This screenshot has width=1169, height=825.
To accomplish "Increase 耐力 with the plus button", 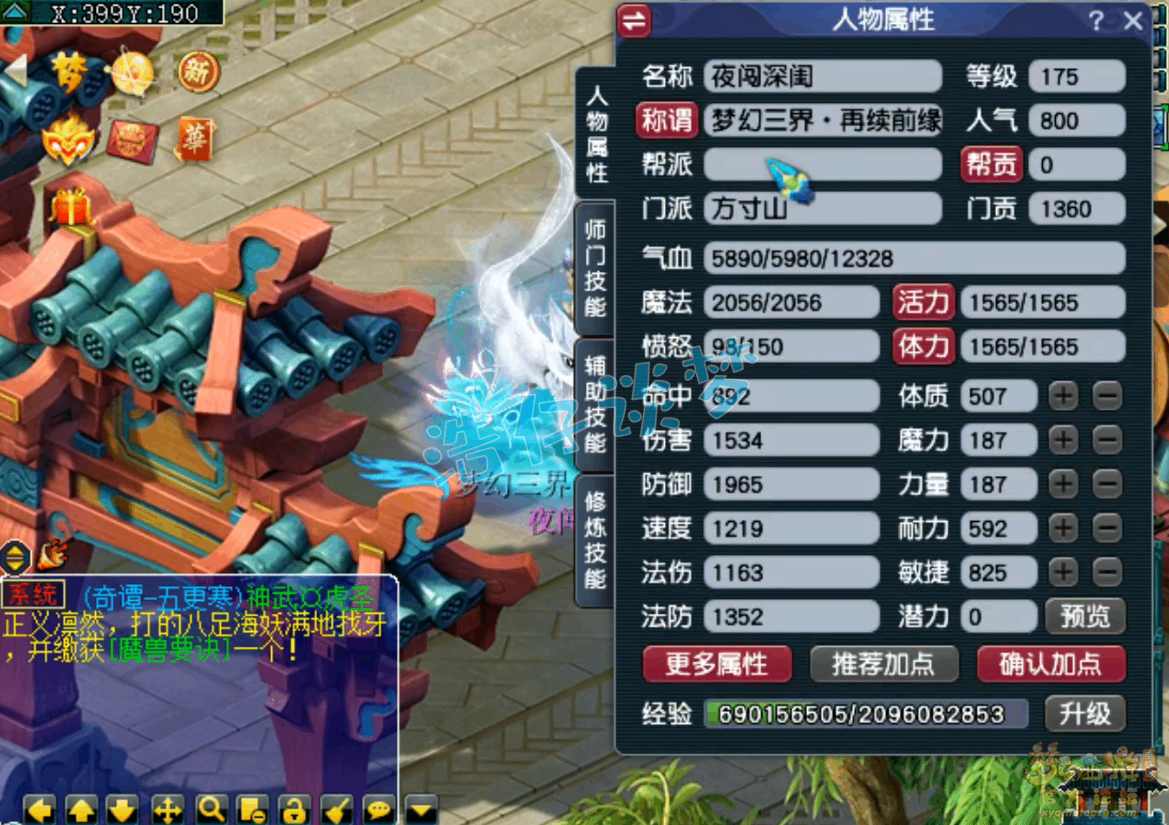I will (1063, 528).
